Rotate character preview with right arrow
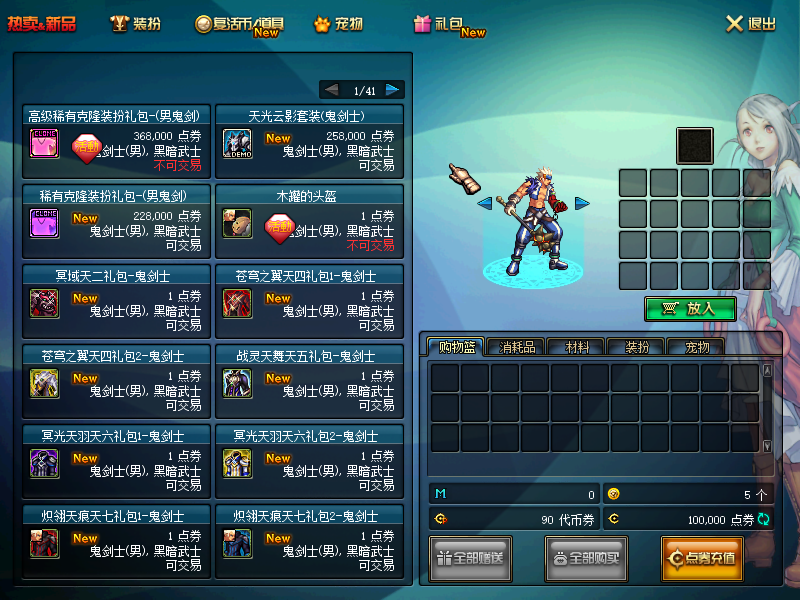 pyautogui.click(x=581, y=203)
